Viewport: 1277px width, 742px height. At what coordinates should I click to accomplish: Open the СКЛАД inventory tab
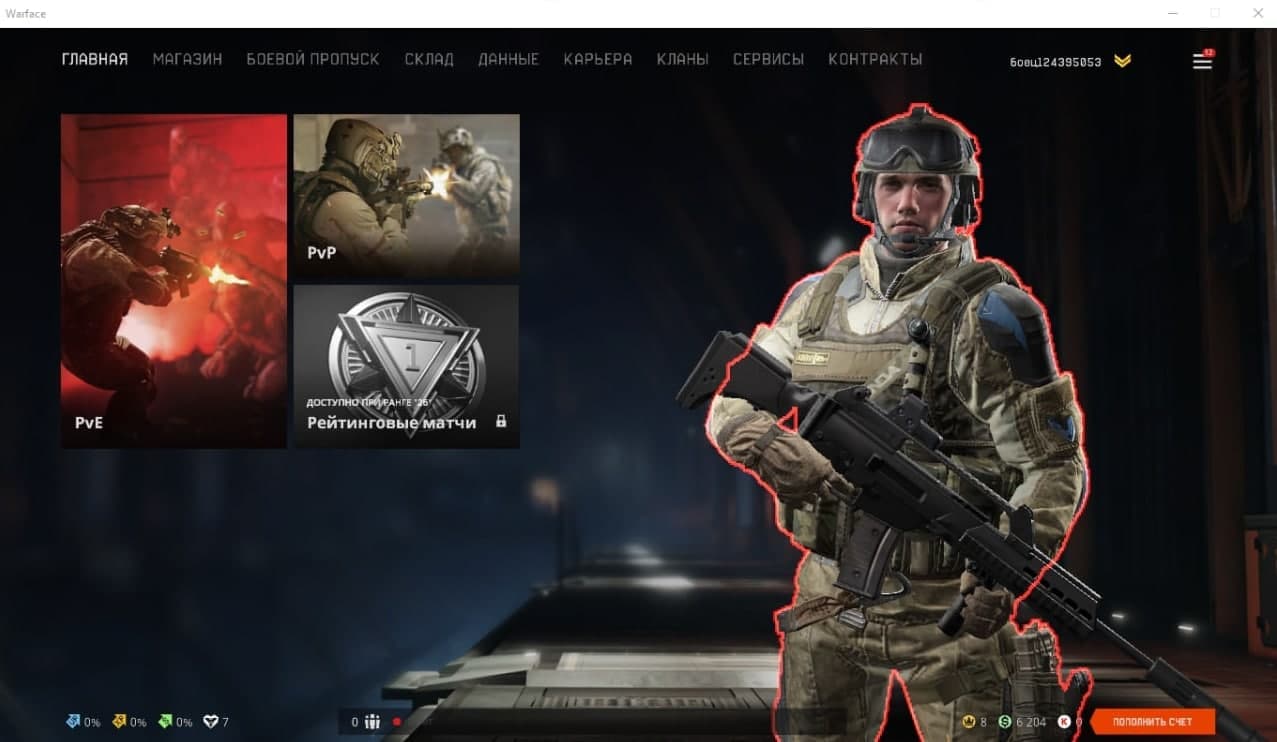point(429,60)
